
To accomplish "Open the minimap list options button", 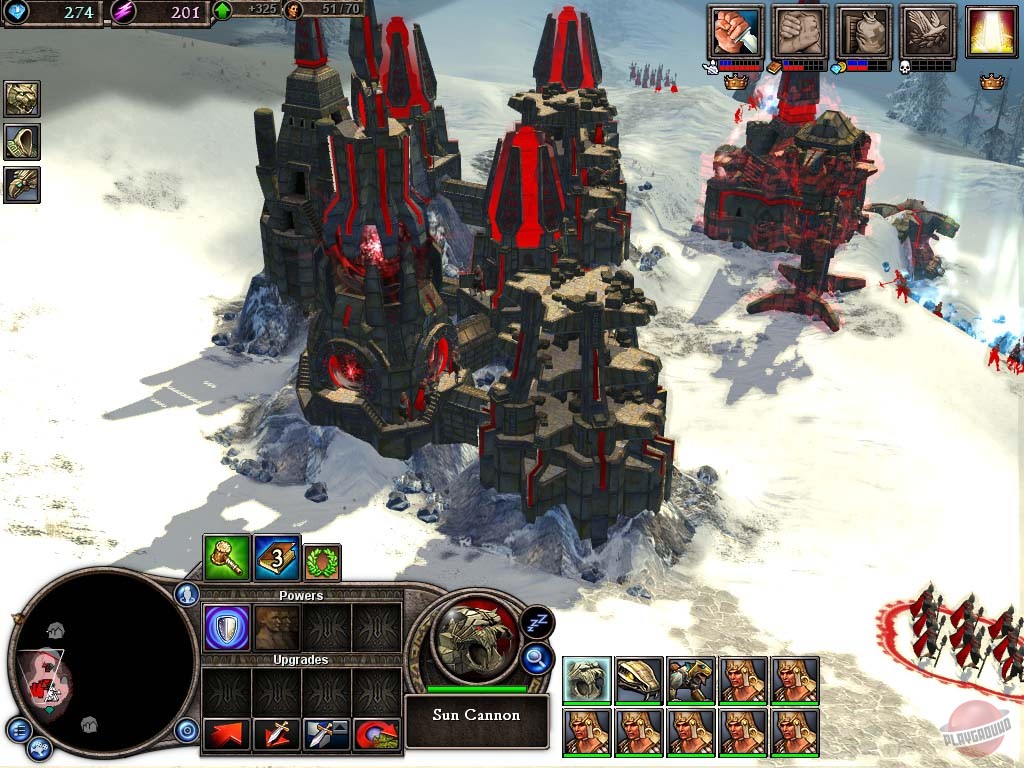I will coord(20,728).
